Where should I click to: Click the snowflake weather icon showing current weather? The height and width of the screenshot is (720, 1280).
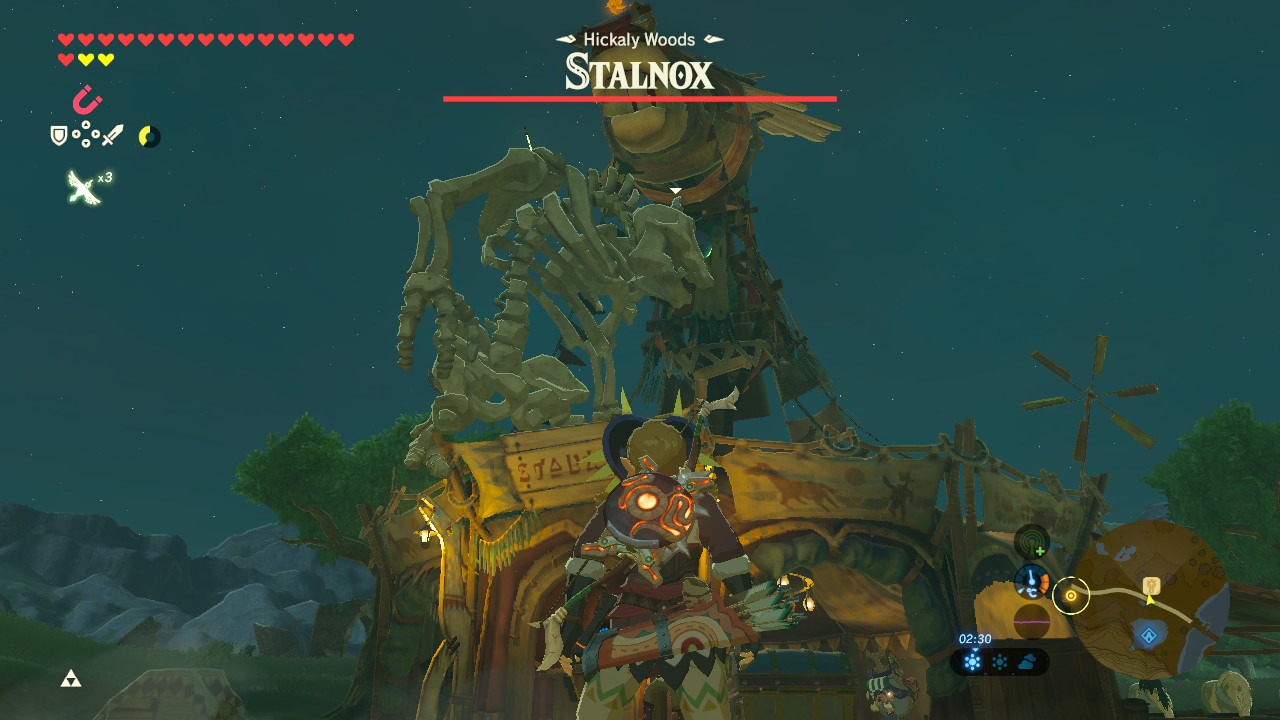(x=970, y=660)
